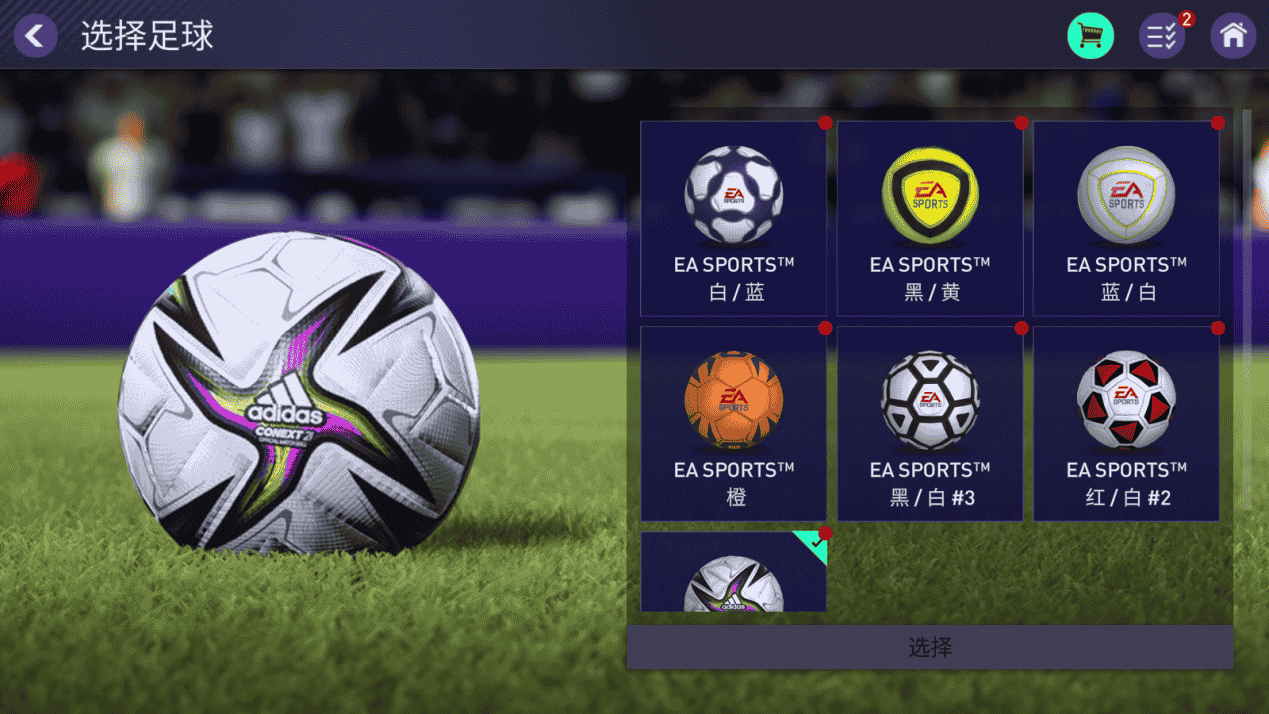
Task: Return to the home screen
Action: (x=1233, y=37)
